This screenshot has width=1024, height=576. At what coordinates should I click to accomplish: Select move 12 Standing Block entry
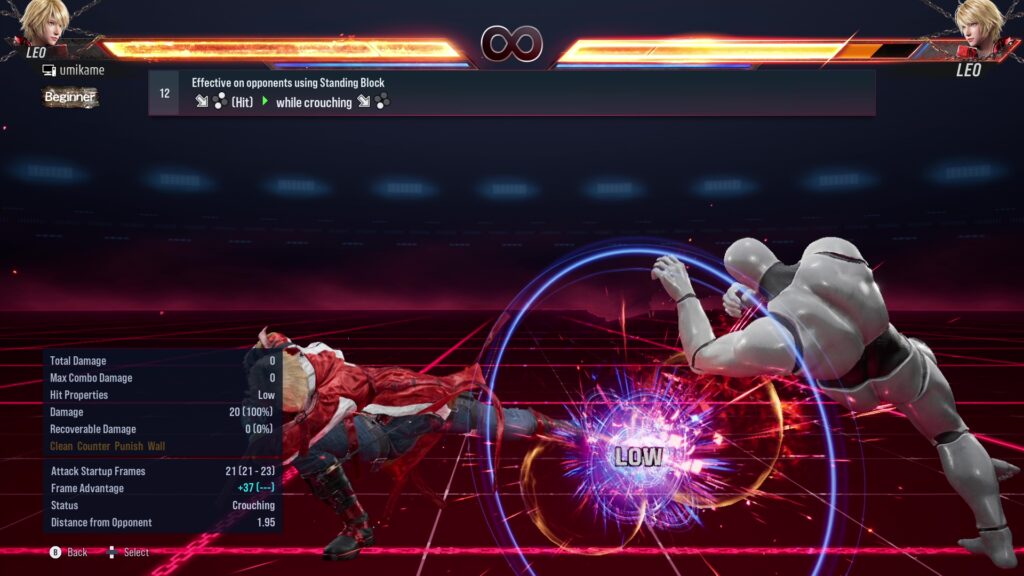(511, 92)
